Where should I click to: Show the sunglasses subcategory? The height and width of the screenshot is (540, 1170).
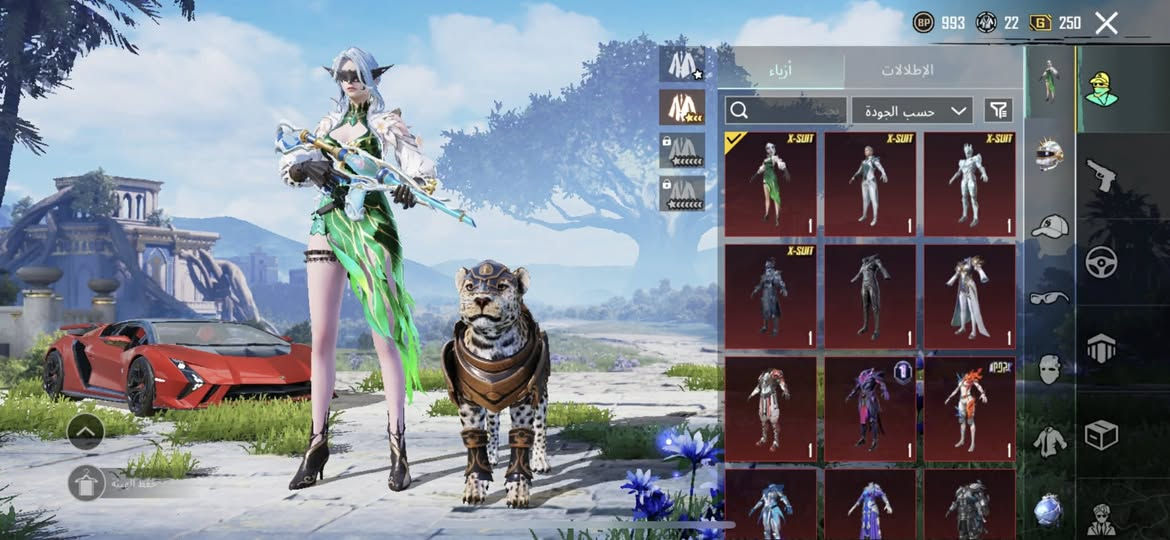[1048, 297]
